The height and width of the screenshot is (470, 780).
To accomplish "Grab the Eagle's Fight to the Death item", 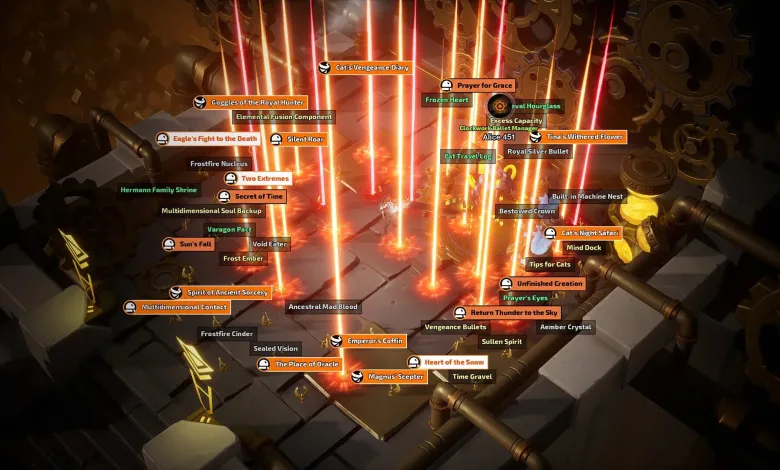I will point(214,139).
